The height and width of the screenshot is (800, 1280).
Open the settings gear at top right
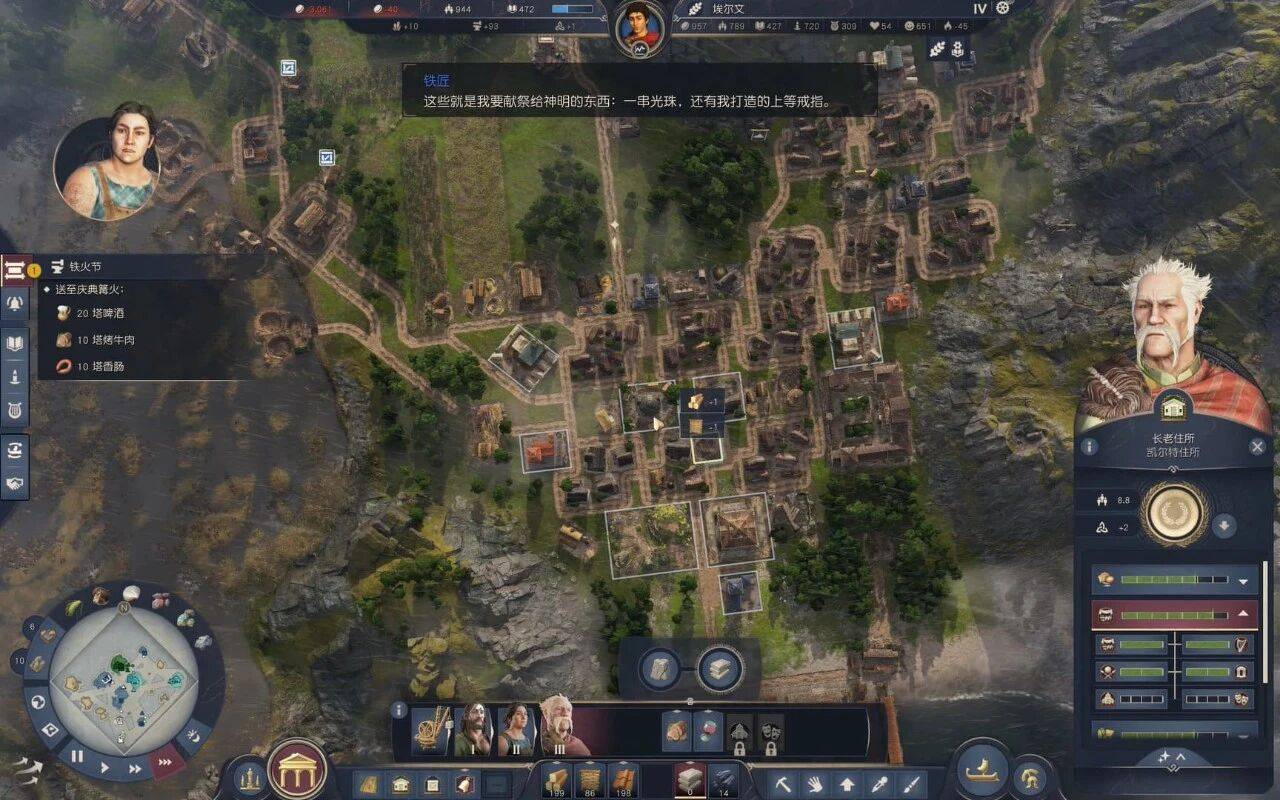1003,8
